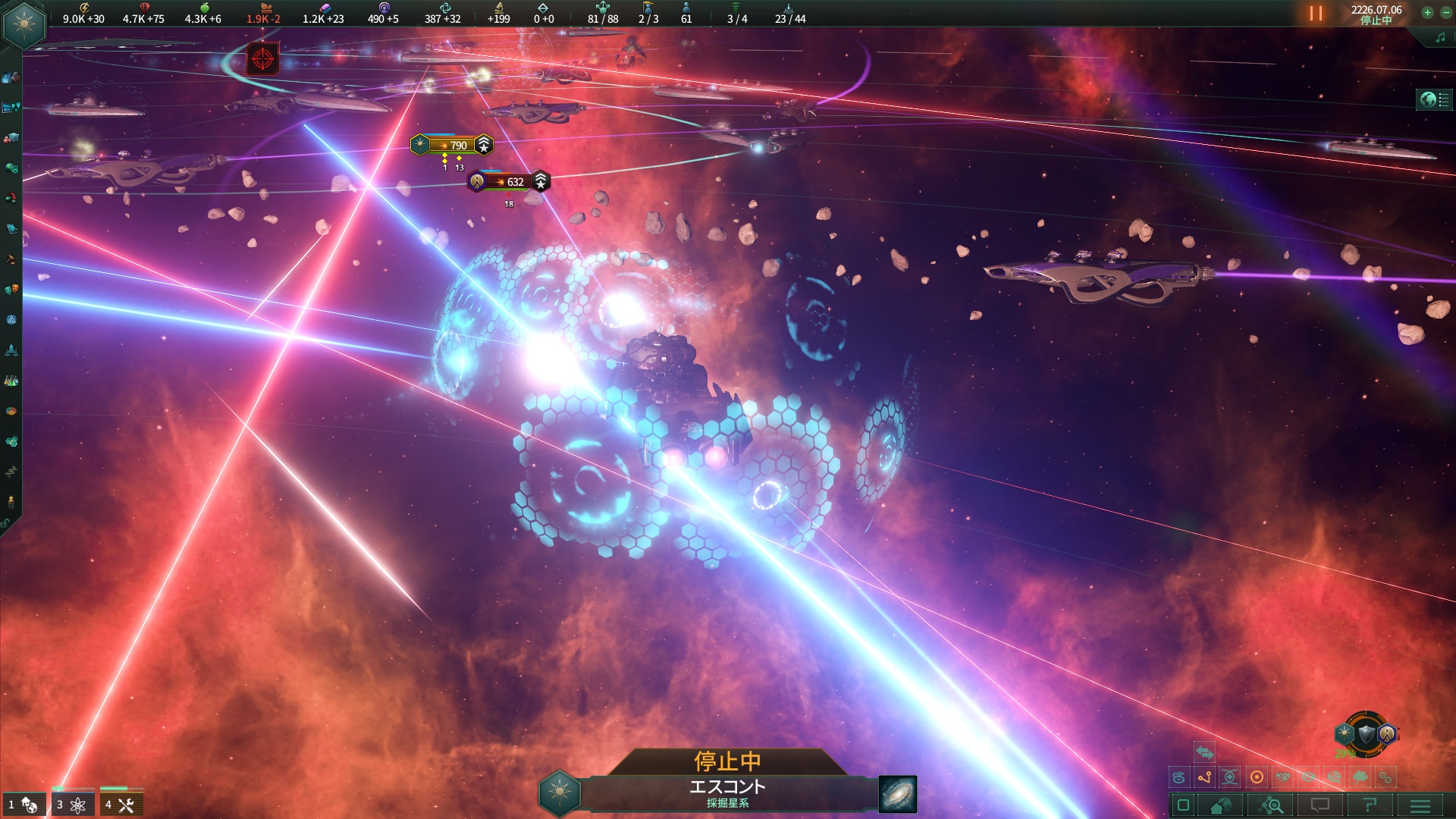
Task: Select control group 4 with tools icon
Action: [121, 805]
